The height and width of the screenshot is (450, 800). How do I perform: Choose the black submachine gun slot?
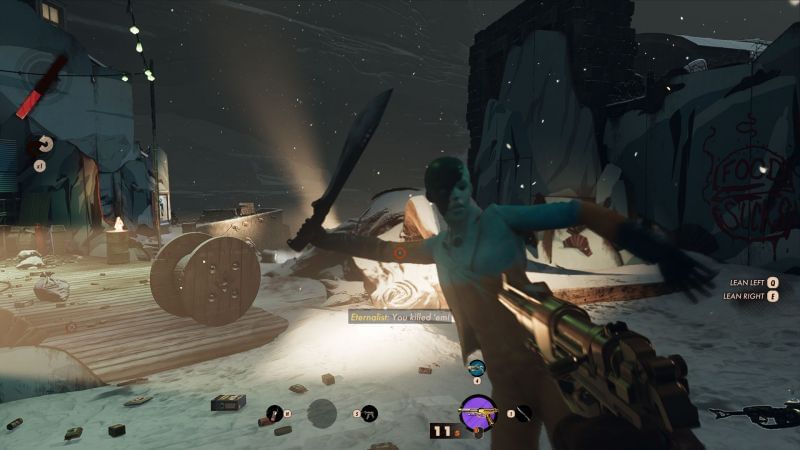[370, 412]
